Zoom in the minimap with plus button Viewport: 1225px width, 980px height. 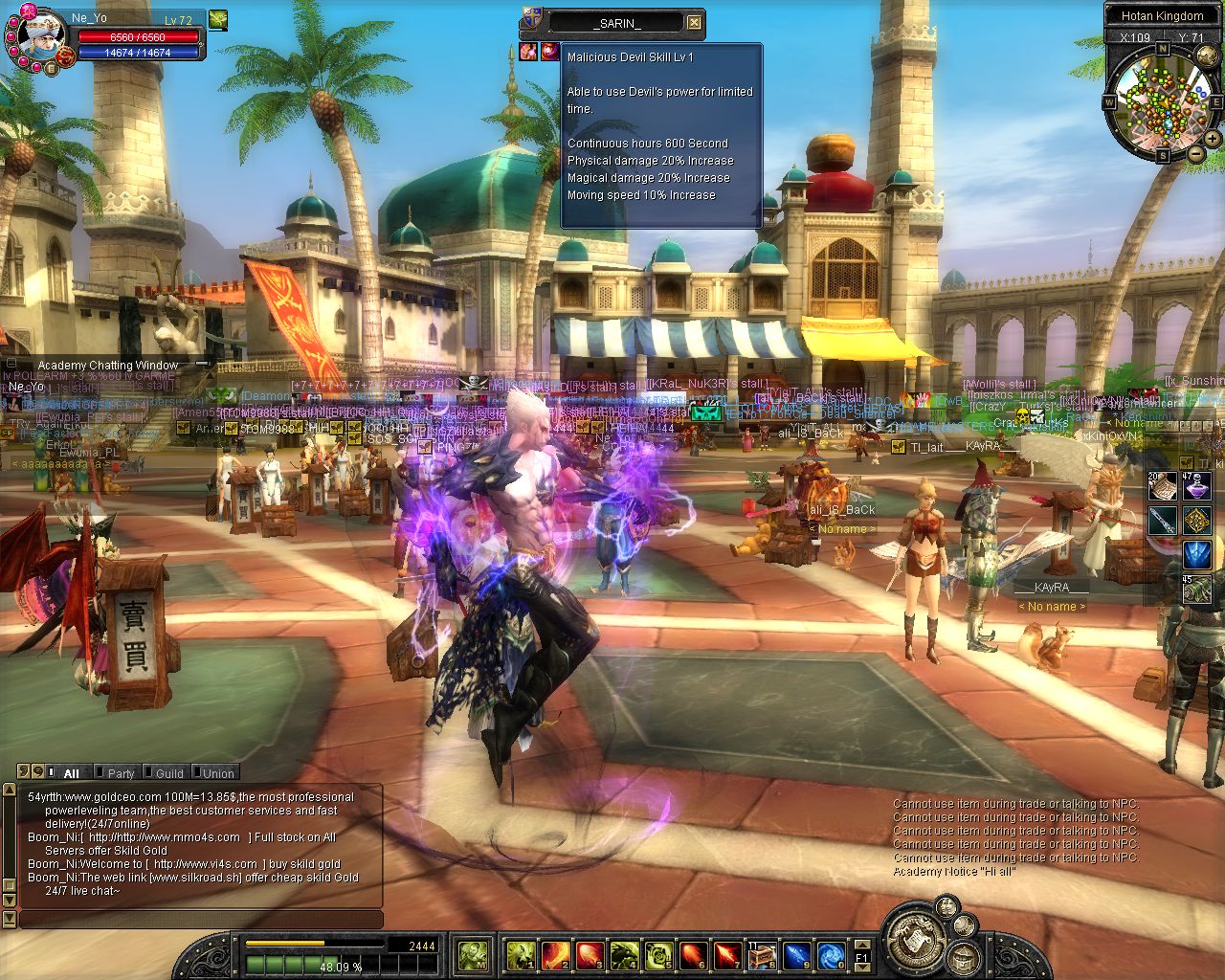click(x=1213, y=139)
